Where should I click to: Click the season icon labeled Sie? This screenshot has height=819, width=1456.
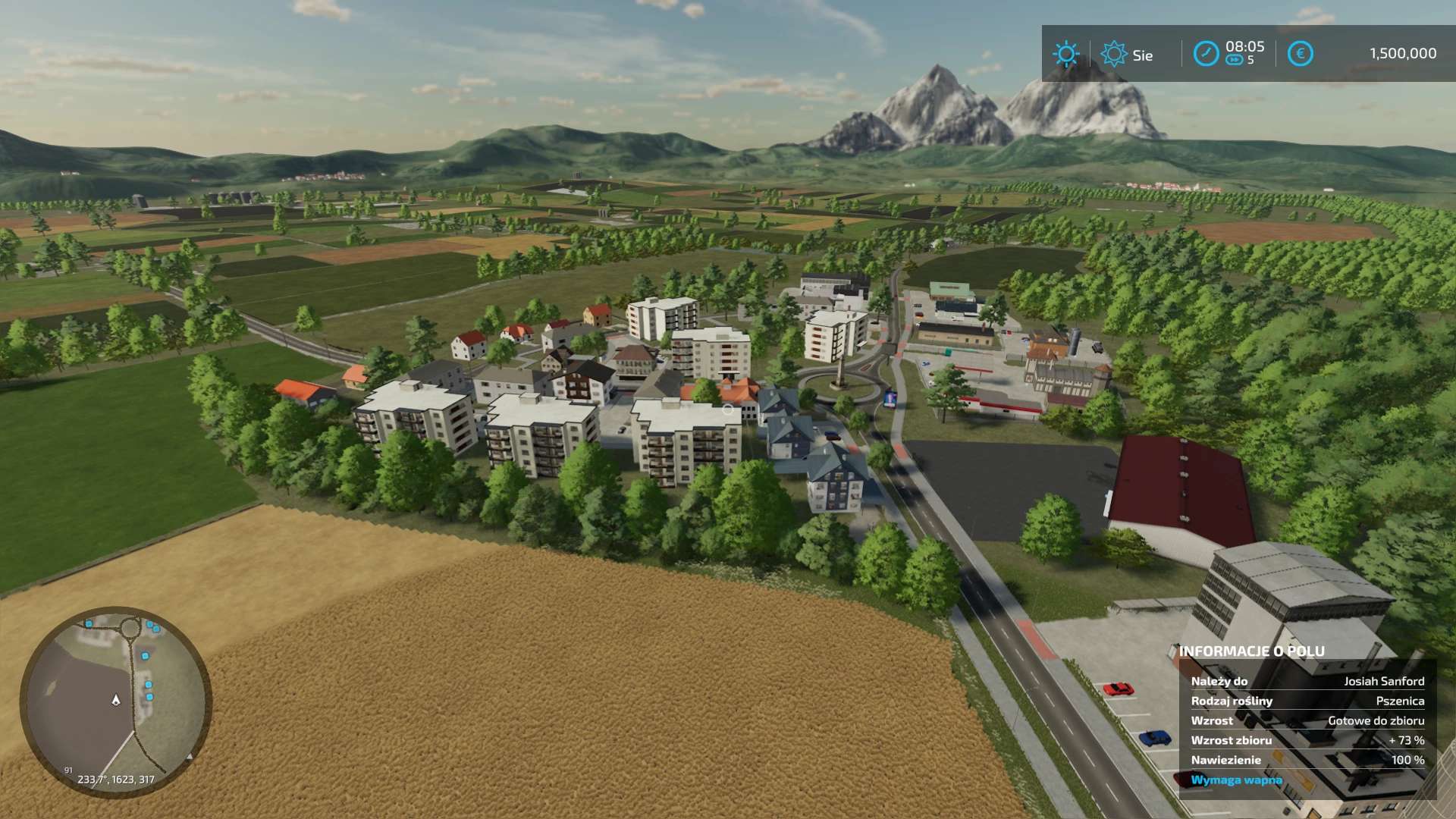[1113, 54]
